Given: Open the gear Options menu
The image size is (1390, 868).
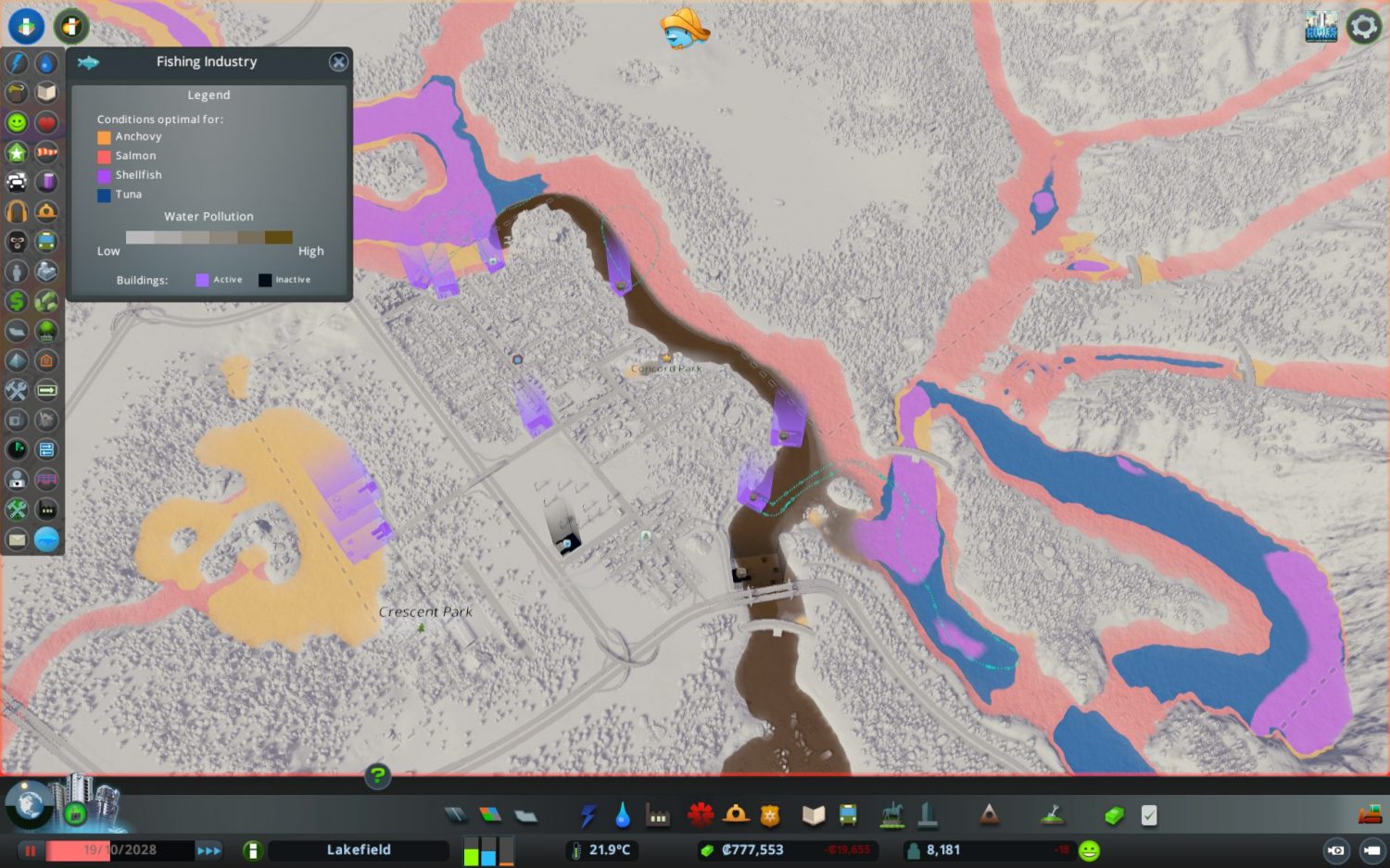Looking at the screenshot, I should point(1363,27).
